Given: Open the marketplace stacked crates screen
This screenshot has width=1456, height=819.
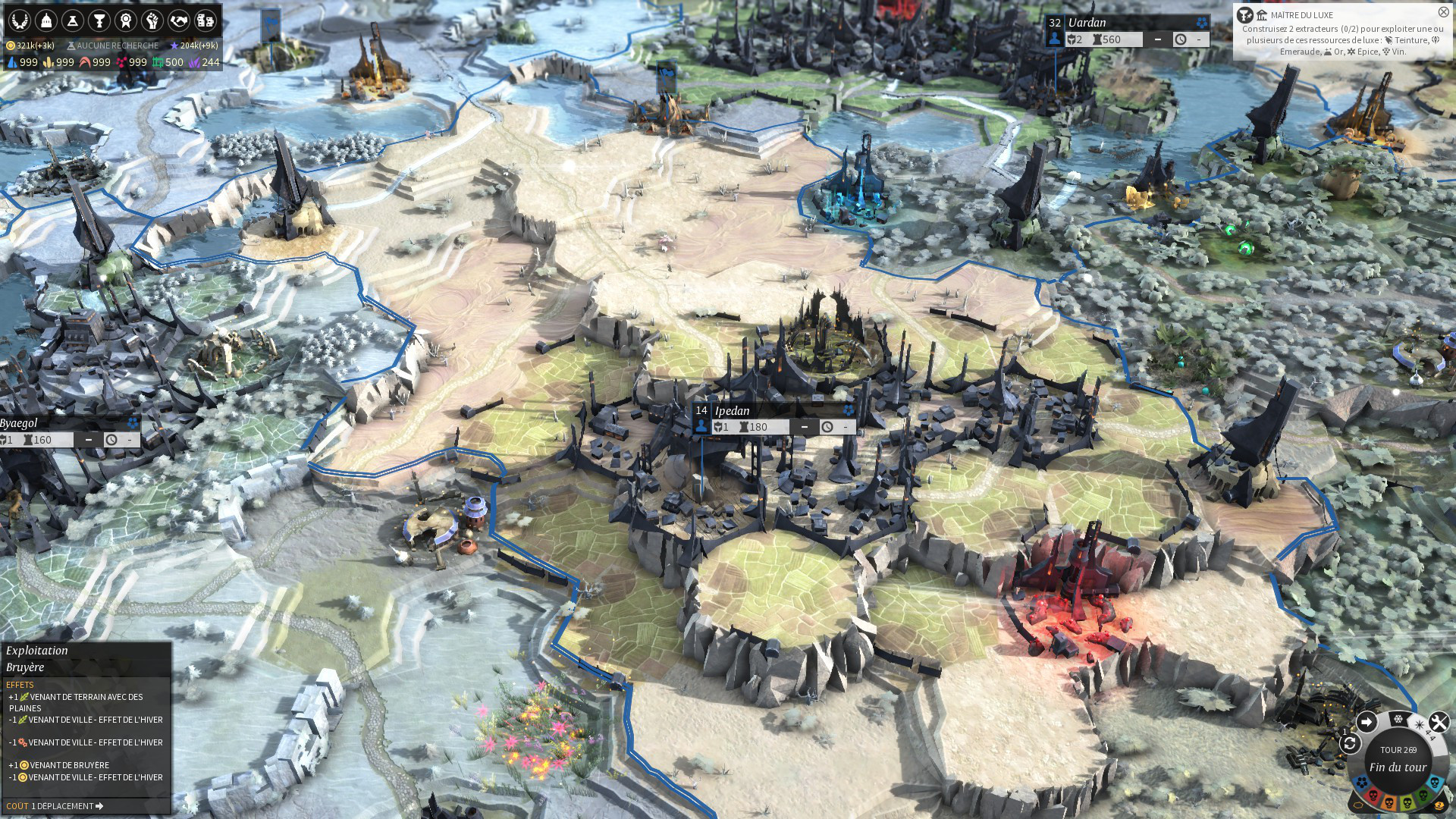Looking at the screenshot, I should pos(206,20).
